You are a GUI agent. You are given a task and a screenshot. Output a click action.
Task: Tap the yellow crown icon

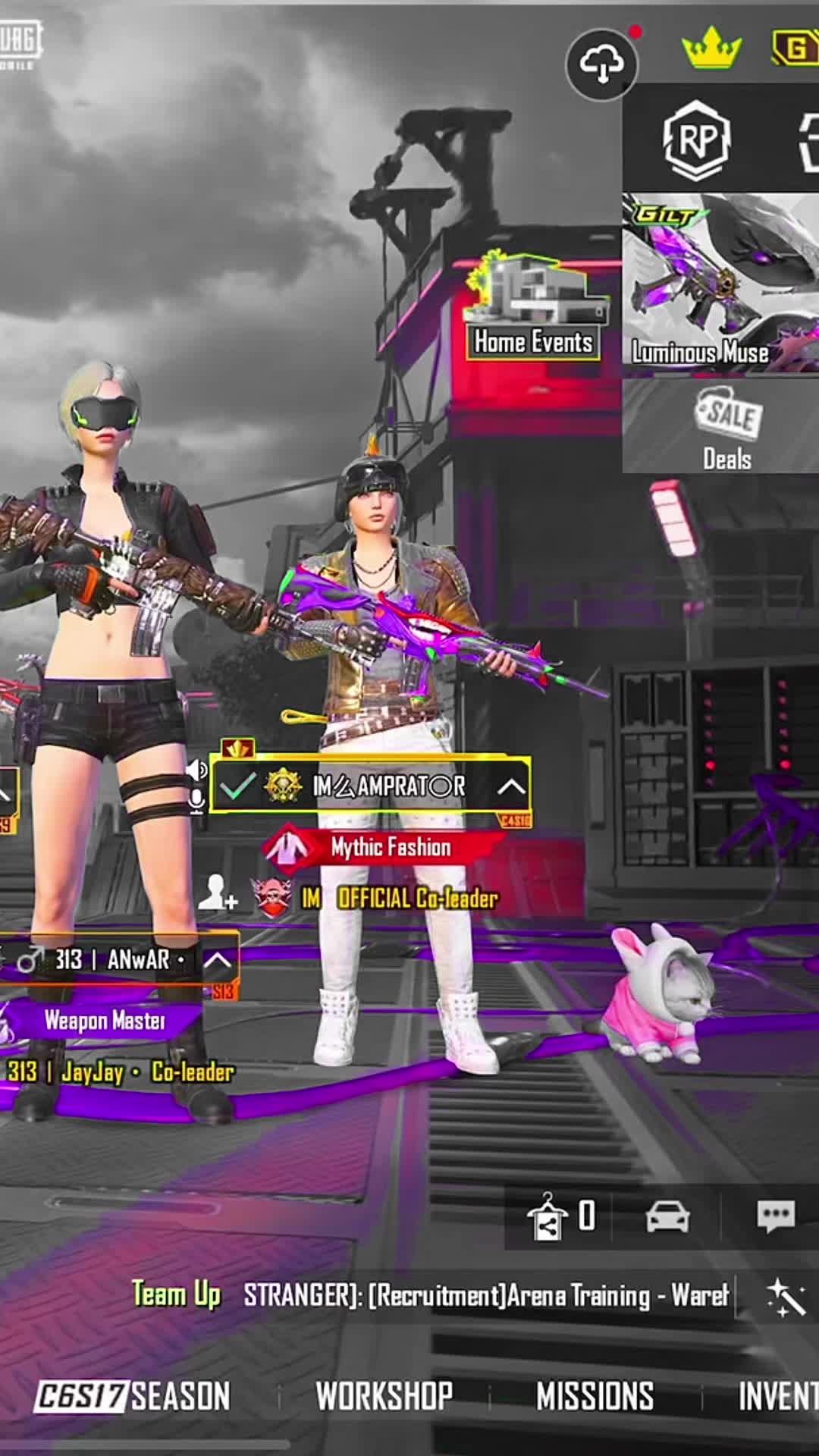[711, 49]
